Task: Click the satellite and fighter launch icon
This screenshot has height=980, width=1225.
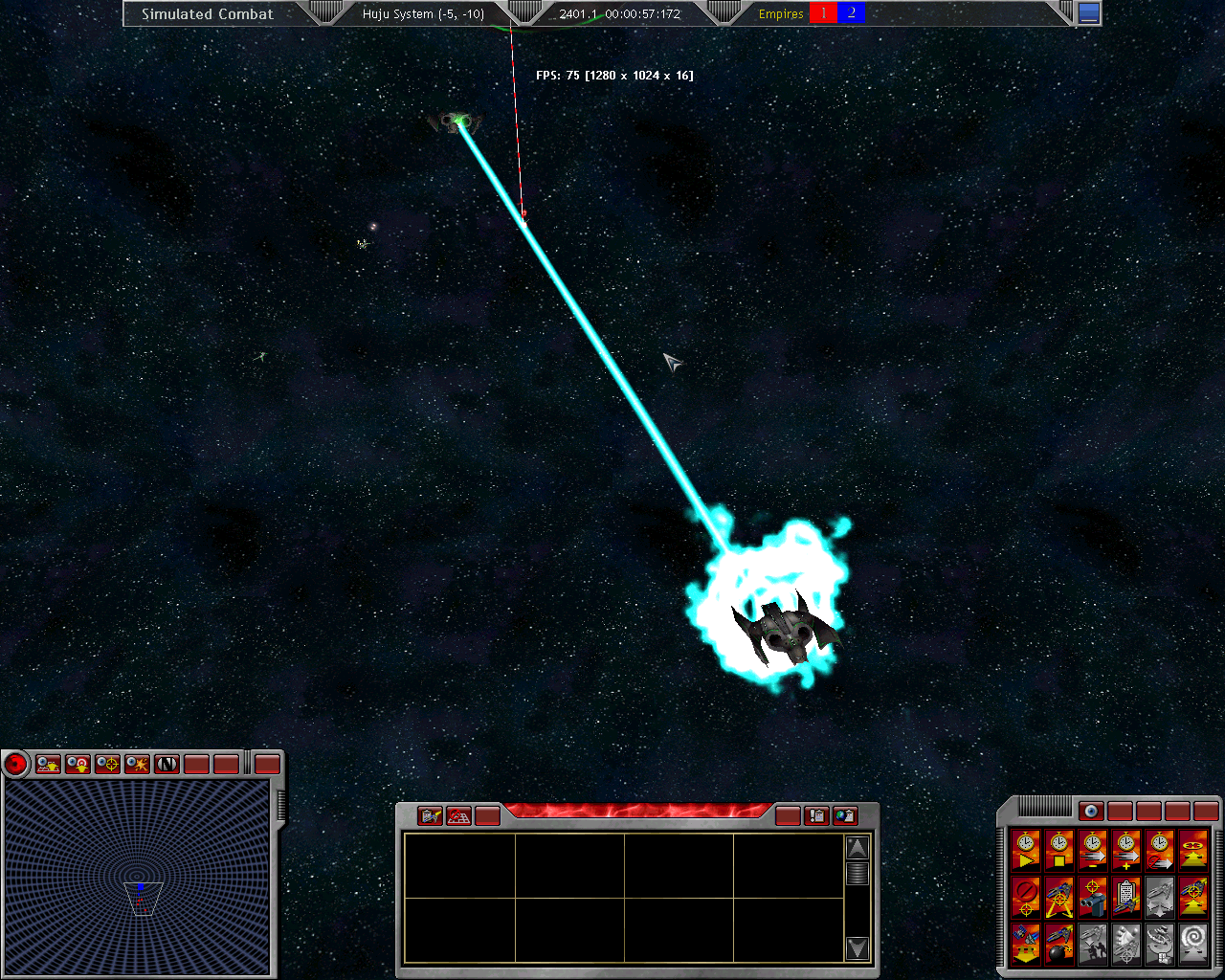Action: 1025,944
